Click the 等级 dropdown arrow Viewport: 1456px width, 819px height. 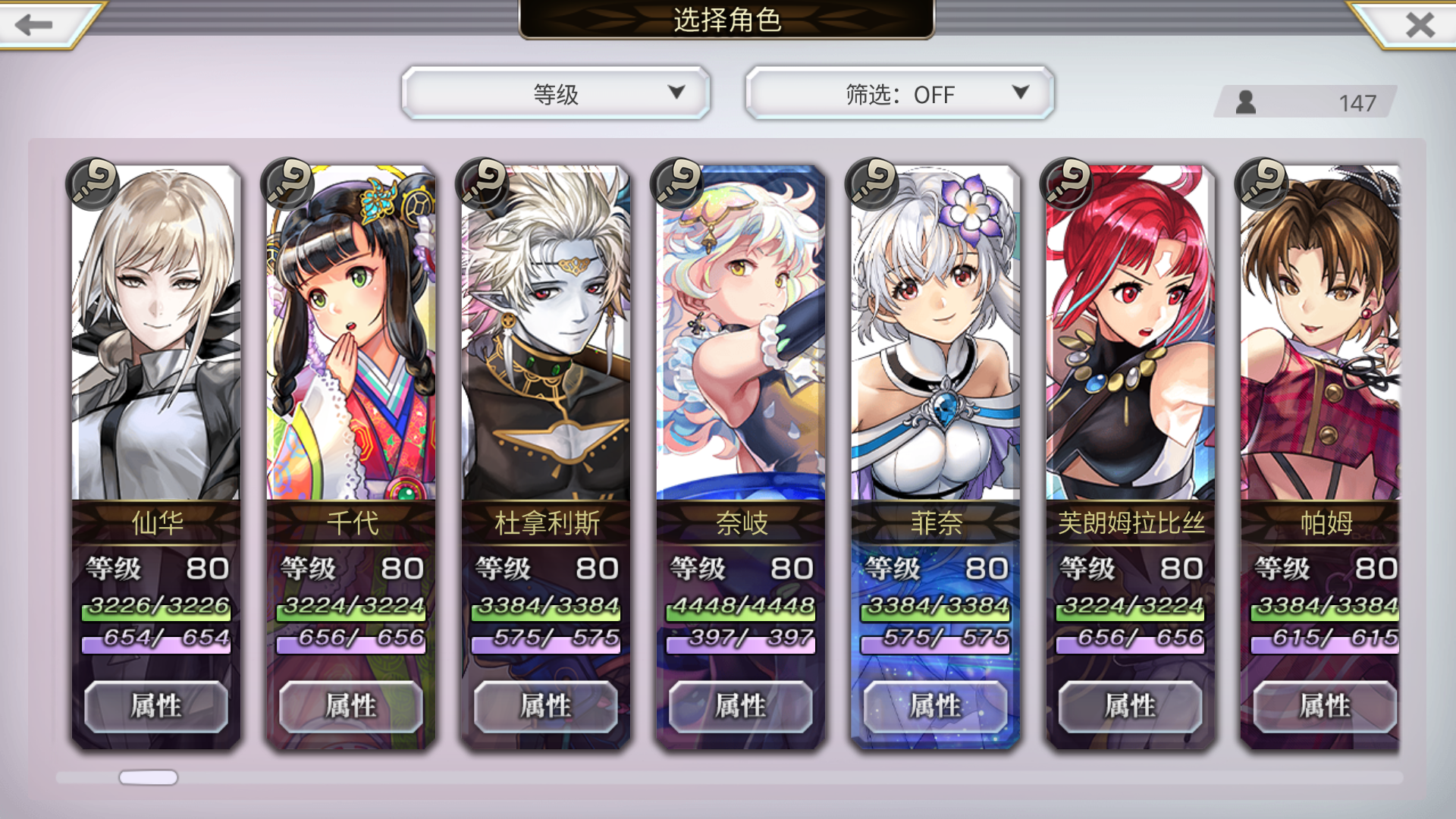pos(675,94)
